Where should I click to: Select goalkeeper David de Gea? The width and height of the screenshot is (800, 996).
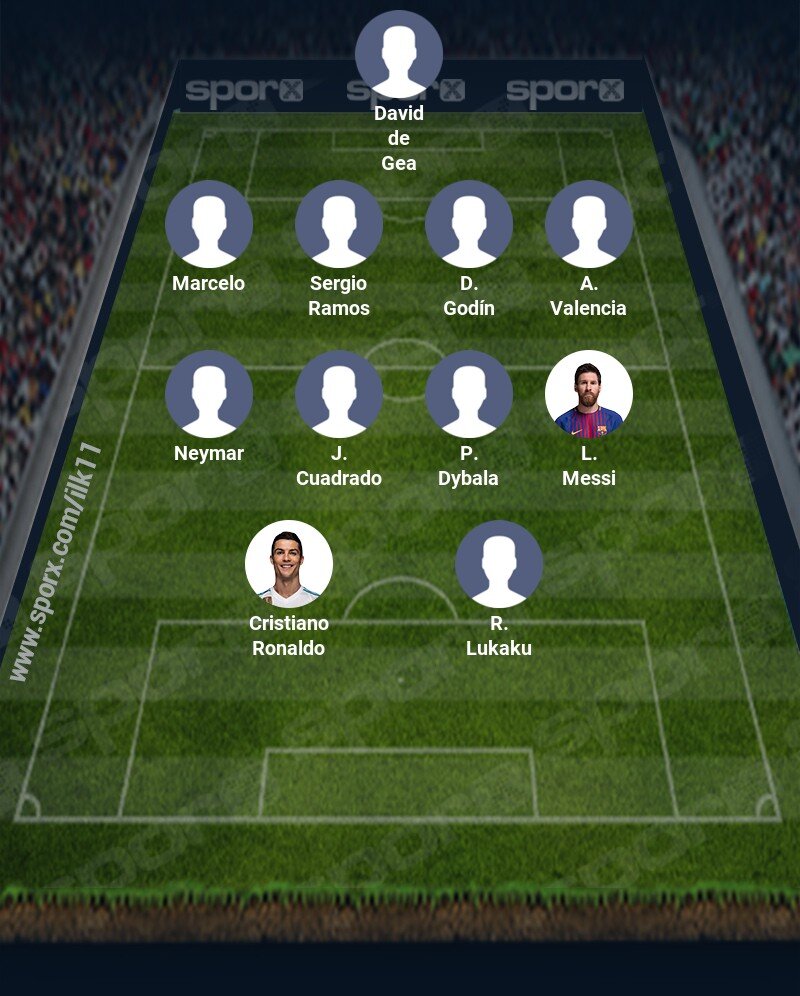[399, 54]
